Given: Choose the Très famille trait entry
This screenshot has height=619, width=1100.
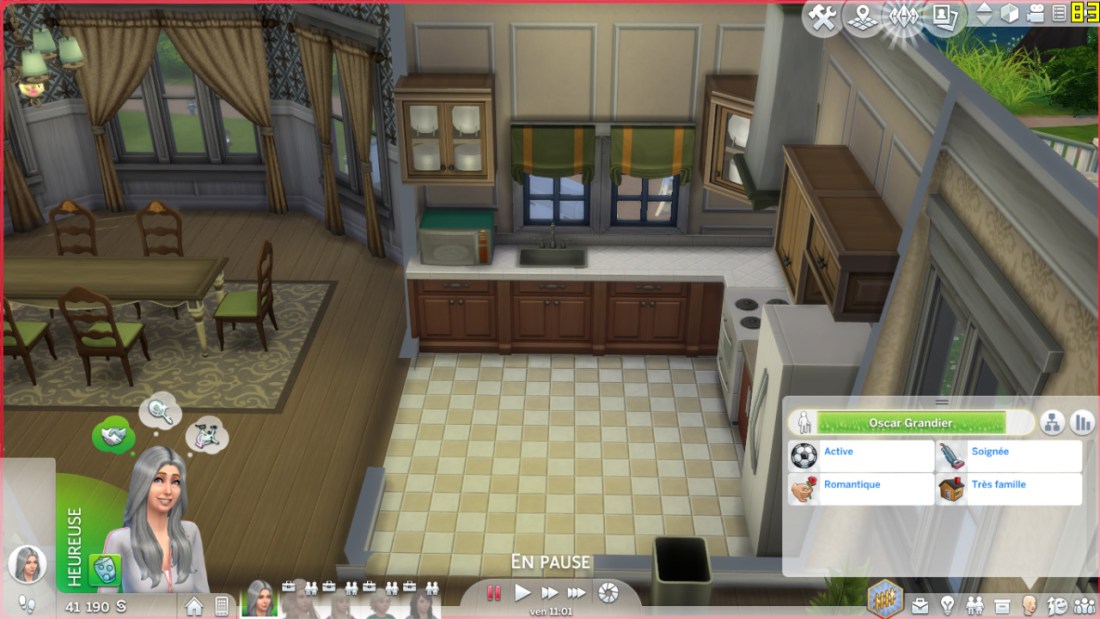Looking at the screenshot, I should pos(1009,489).
